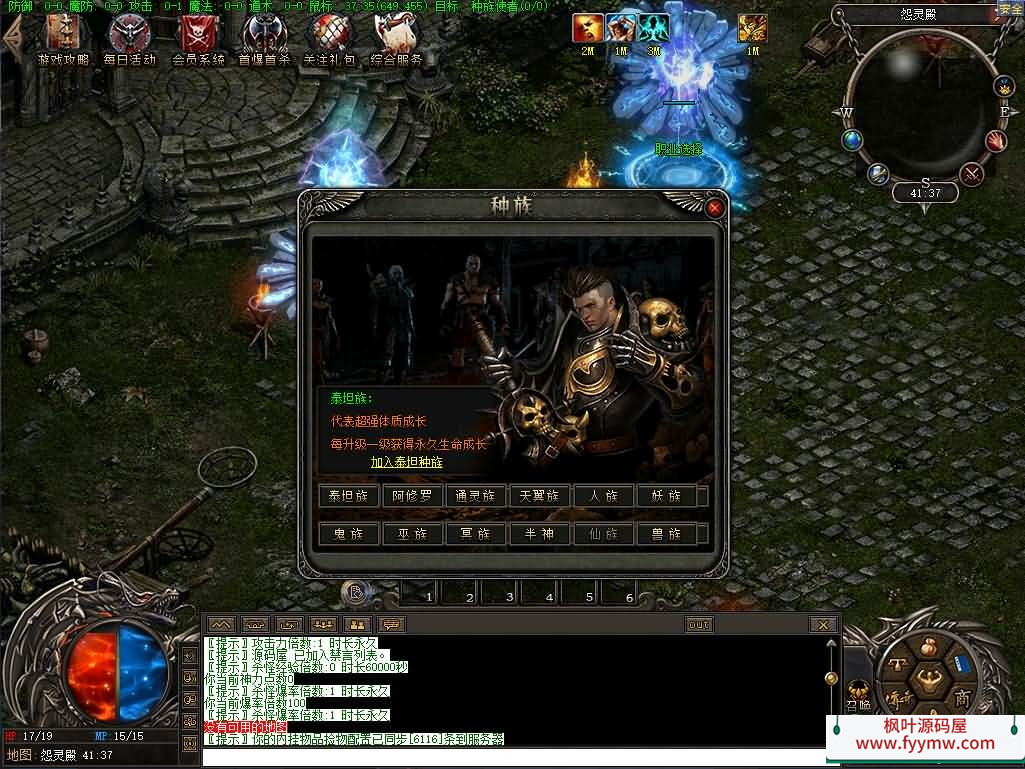Select the 妖族 race button
The image size is (1025, 769).
(x=667, y=496)
